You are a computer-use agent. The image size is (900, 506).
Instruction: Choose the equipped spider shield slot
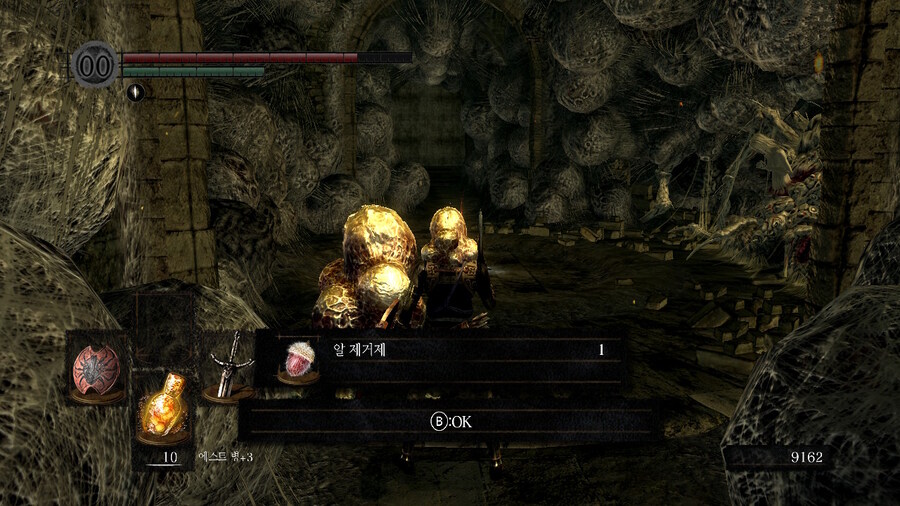[x=97, y=367]
